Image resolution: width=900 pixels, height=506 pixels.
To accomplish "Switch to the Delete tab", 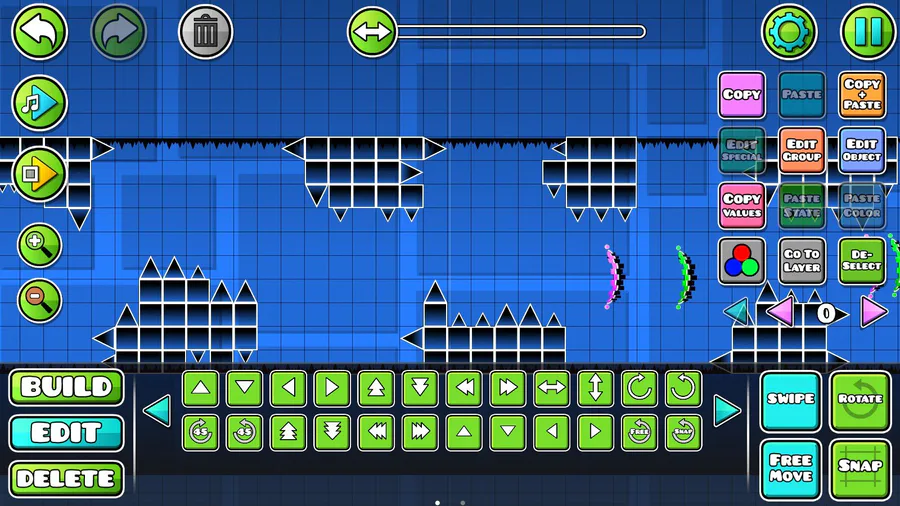I will coord(66,479).
